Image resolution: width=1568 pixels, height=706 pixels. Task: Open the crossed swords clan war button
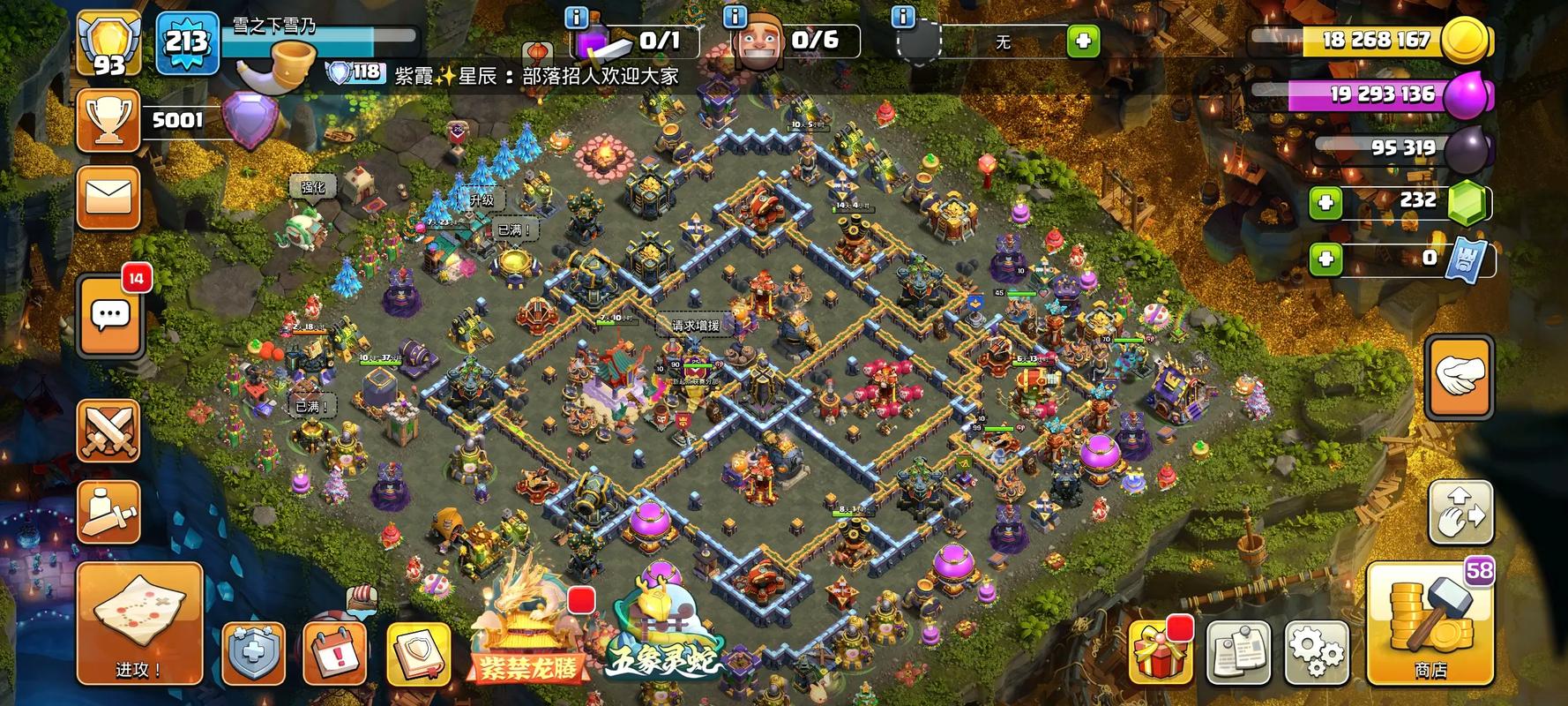(109, 431)
